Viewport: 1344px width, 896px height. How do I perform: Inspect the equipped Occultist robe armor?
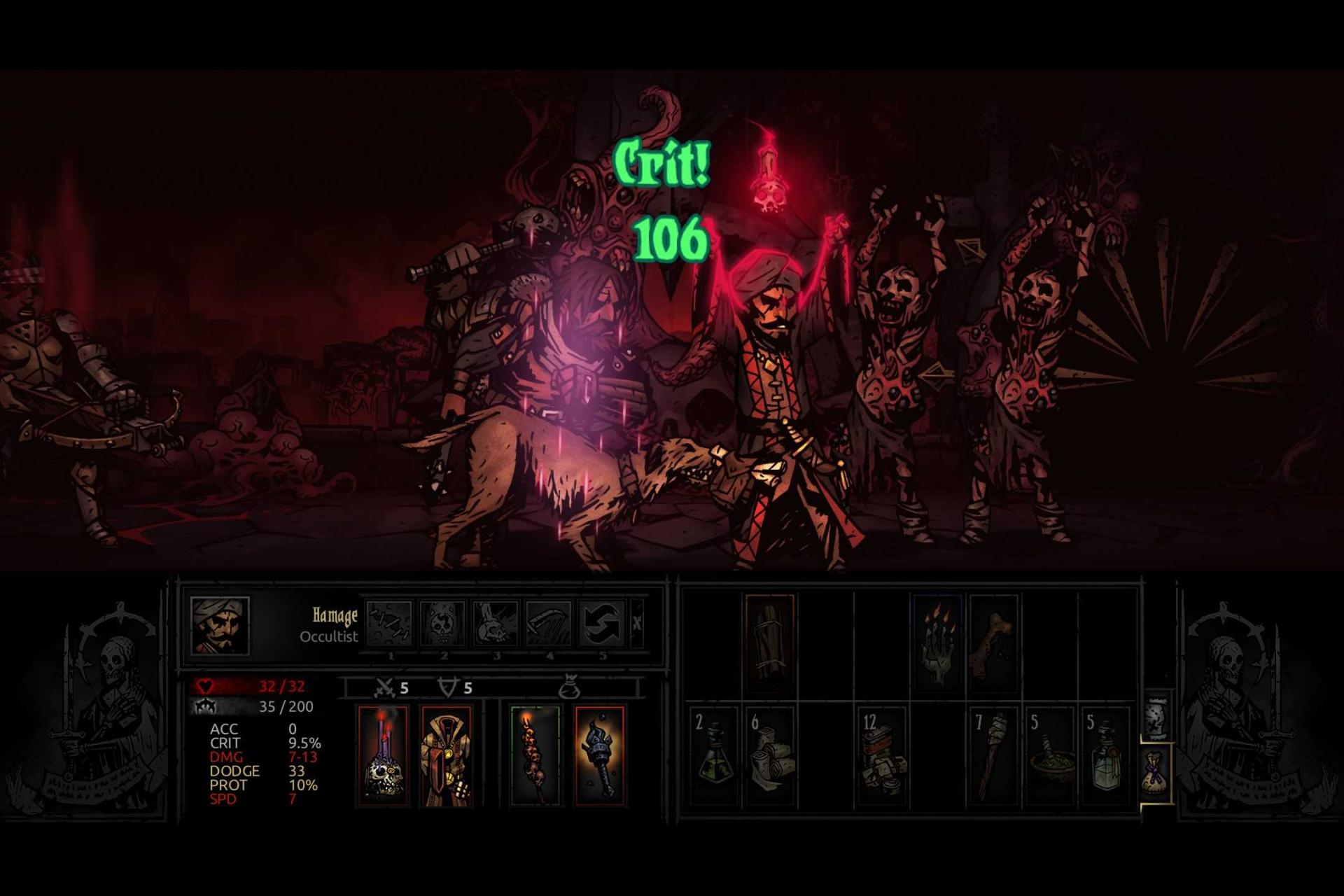click(446, 756)
